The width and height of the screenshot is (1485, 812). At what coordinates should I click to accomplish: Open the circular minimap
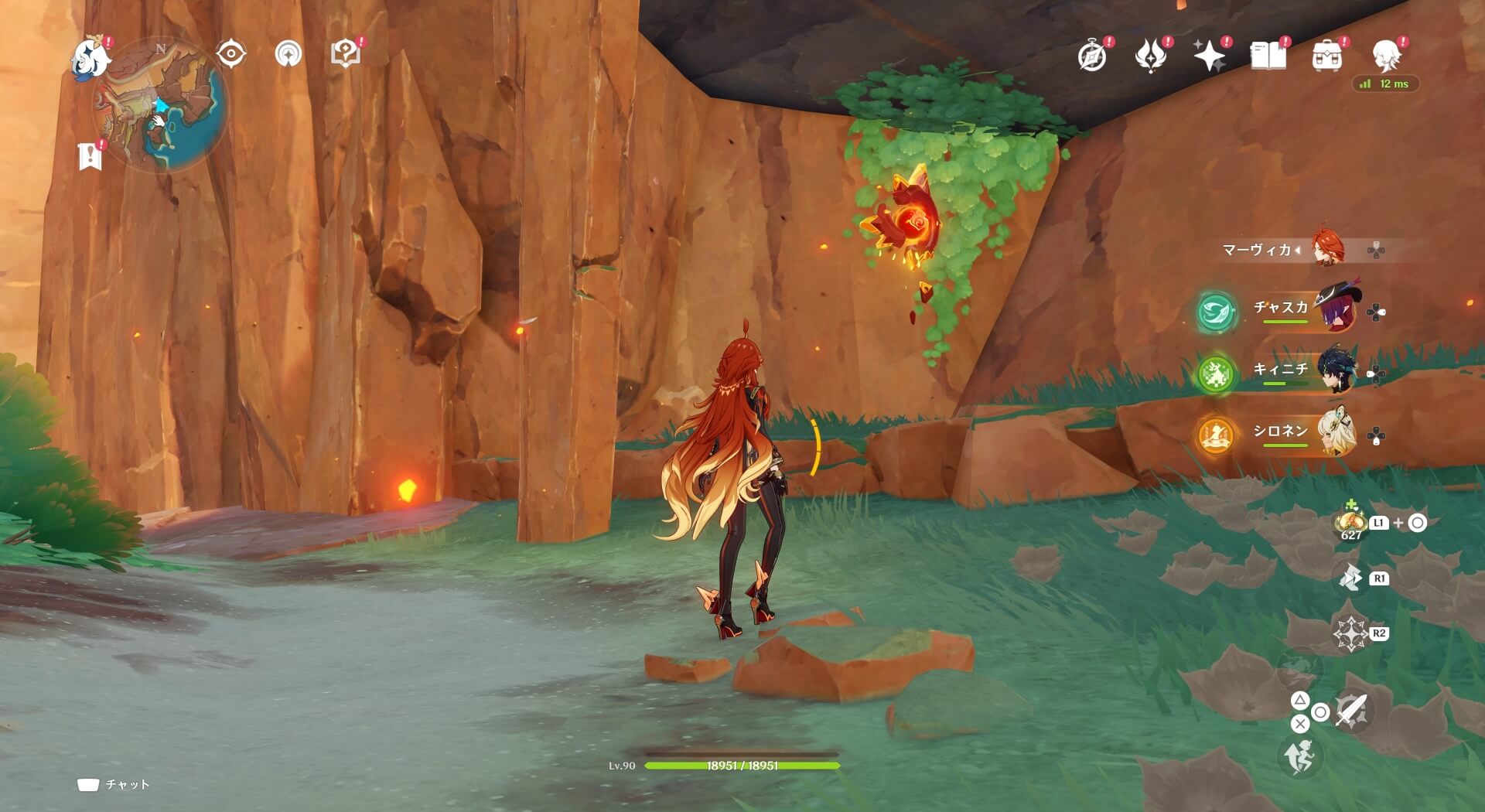tap(161, 105)
